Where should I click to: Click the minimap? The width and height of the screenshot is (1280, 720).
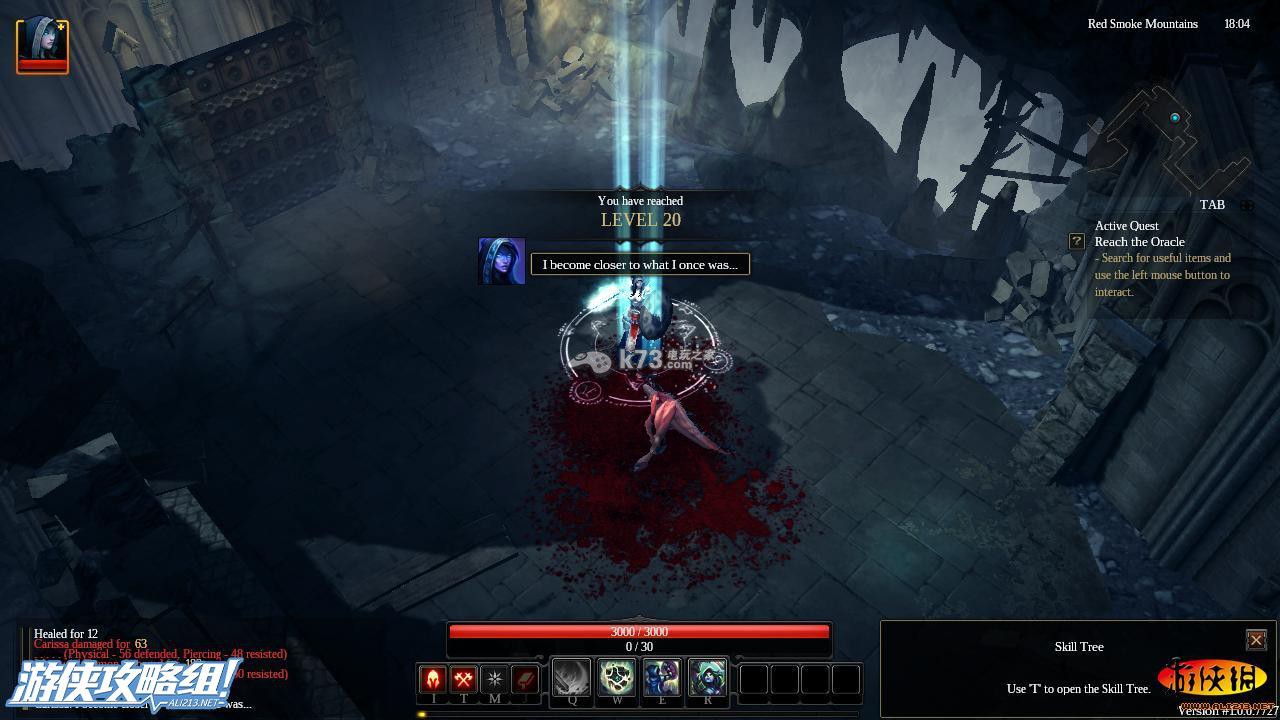[x=1170, y=140]
